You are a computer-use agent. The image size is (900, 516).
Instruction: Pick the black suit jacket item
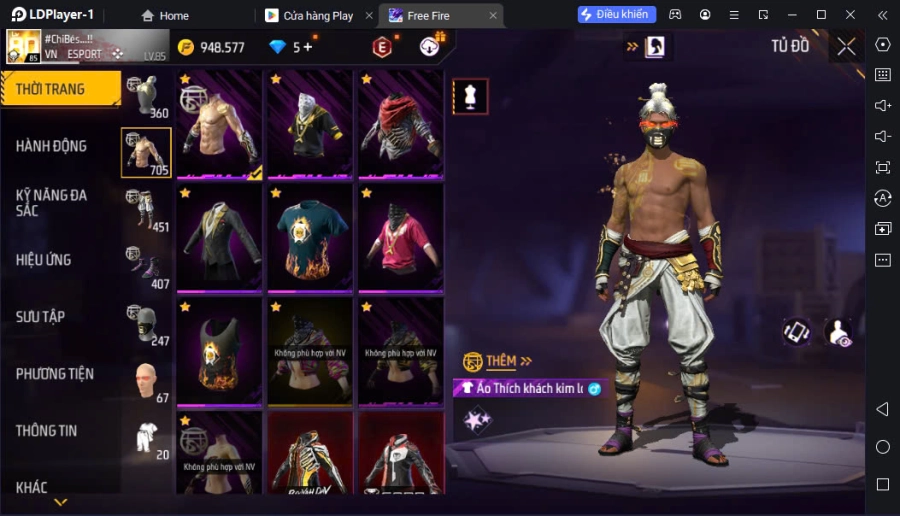(x=220, y=239)
